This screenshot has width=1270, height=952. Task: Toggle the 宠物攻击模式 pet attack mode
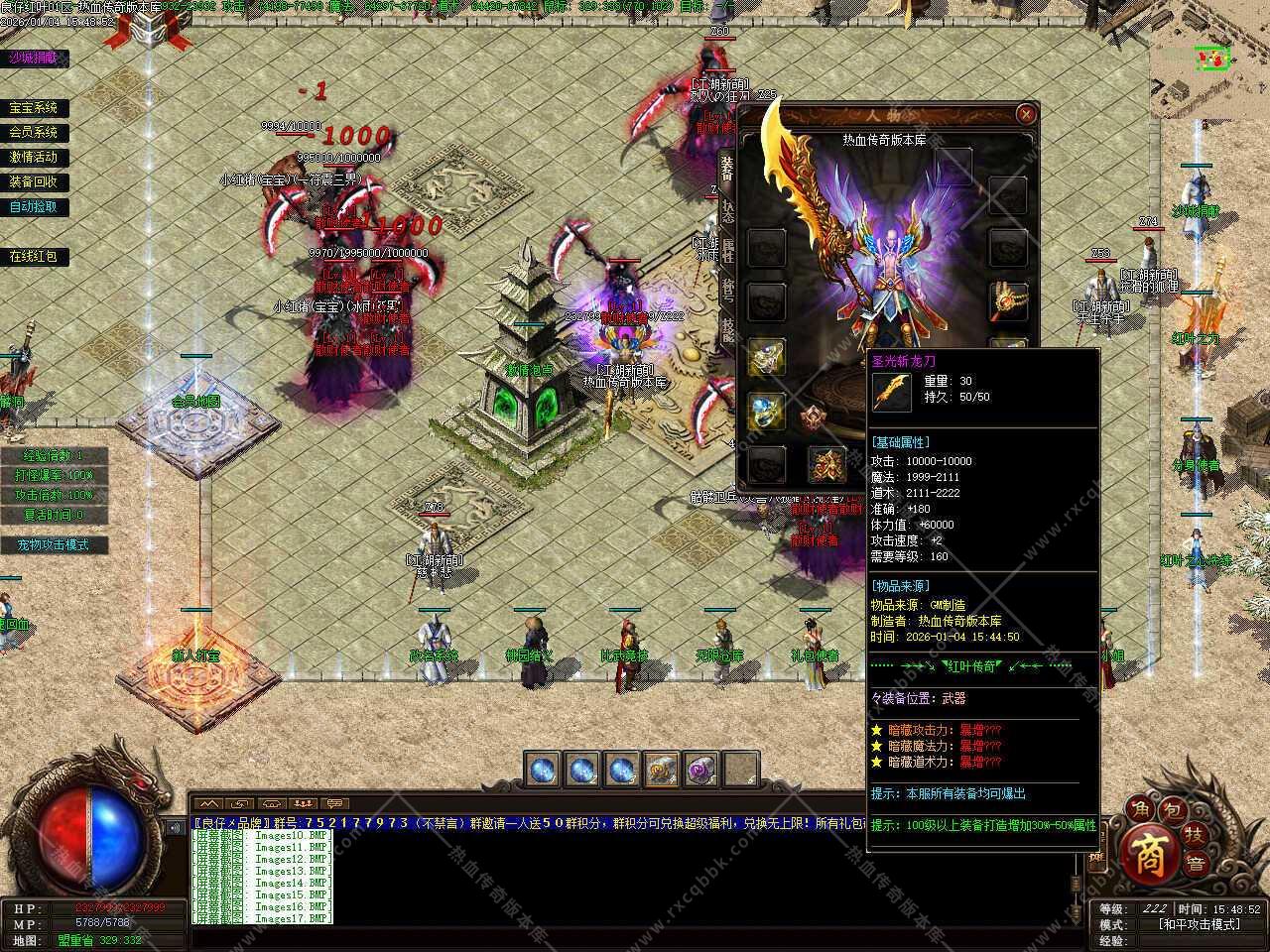coord(54,544)
